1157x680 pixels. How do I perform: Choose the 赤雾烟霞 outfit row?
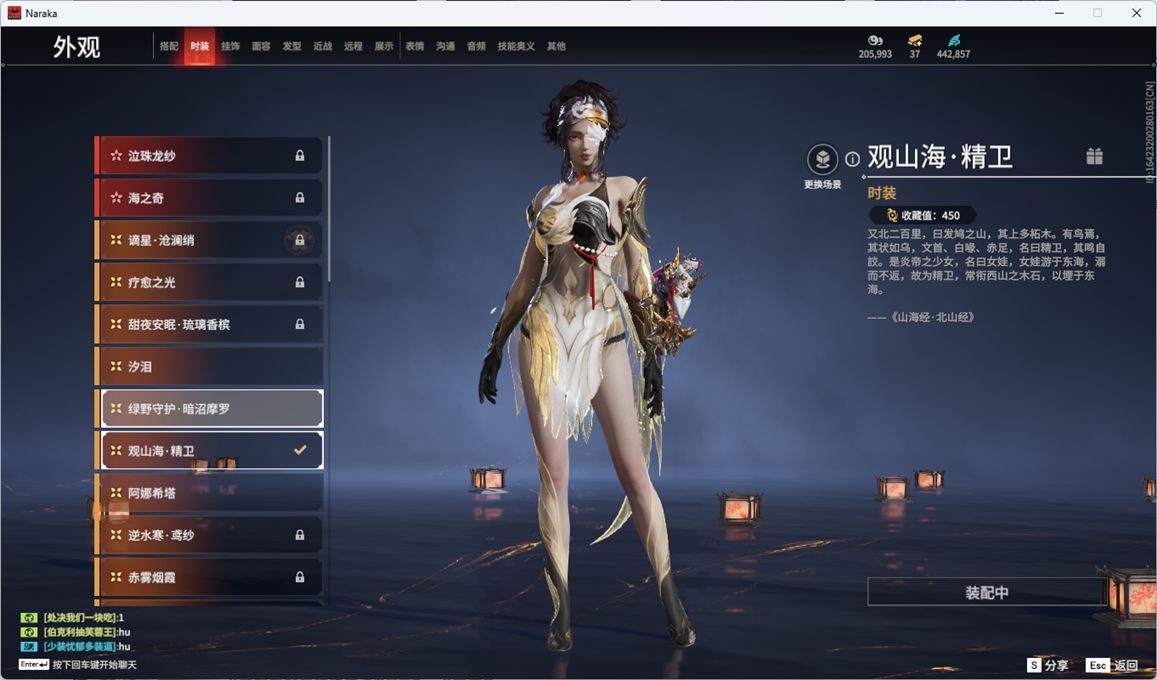click(x=210, y=577)
